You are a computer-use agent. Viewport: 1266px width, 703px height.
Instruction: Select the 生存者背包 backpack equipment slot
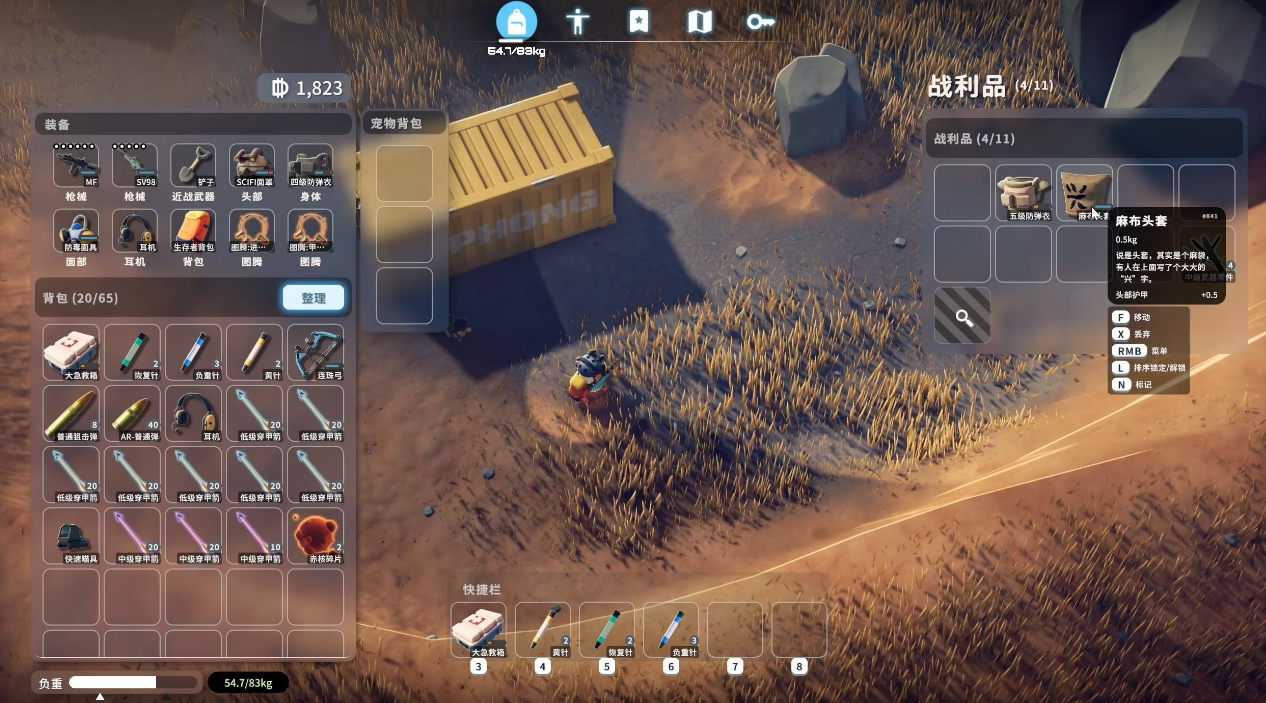[193, 231]
